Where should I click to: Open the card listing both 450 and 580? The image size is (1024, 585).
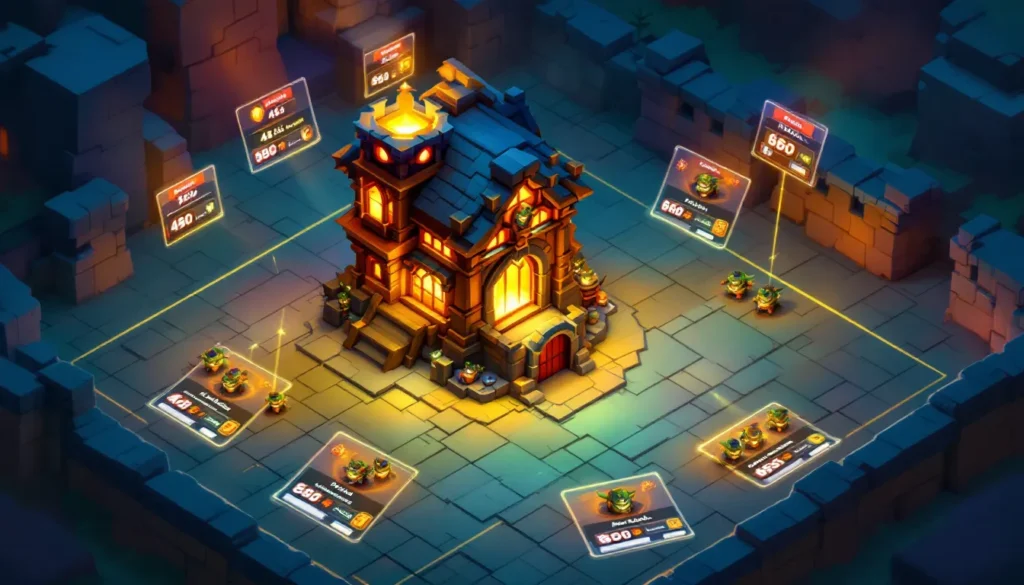coord(278,124)
